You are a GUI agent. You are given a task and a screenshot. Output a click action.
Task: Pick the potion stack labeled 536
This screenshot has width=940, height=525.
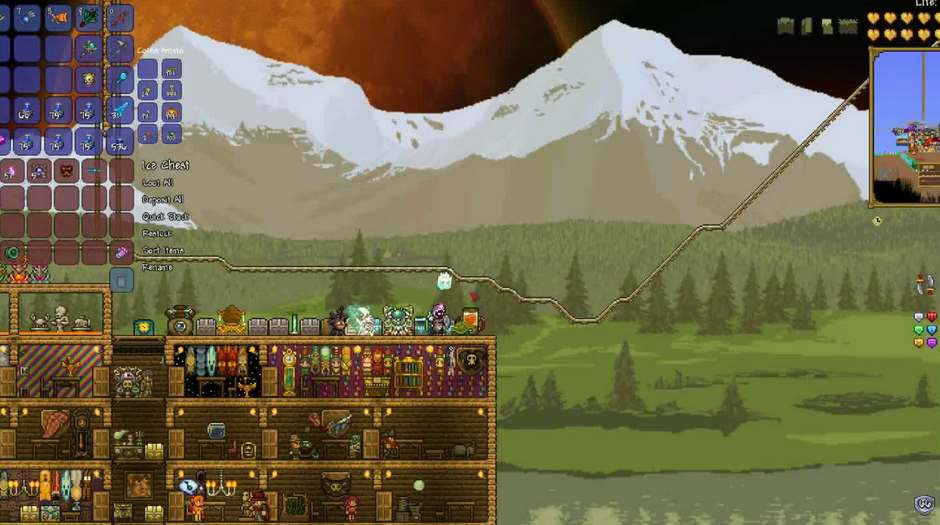(120, 141)
